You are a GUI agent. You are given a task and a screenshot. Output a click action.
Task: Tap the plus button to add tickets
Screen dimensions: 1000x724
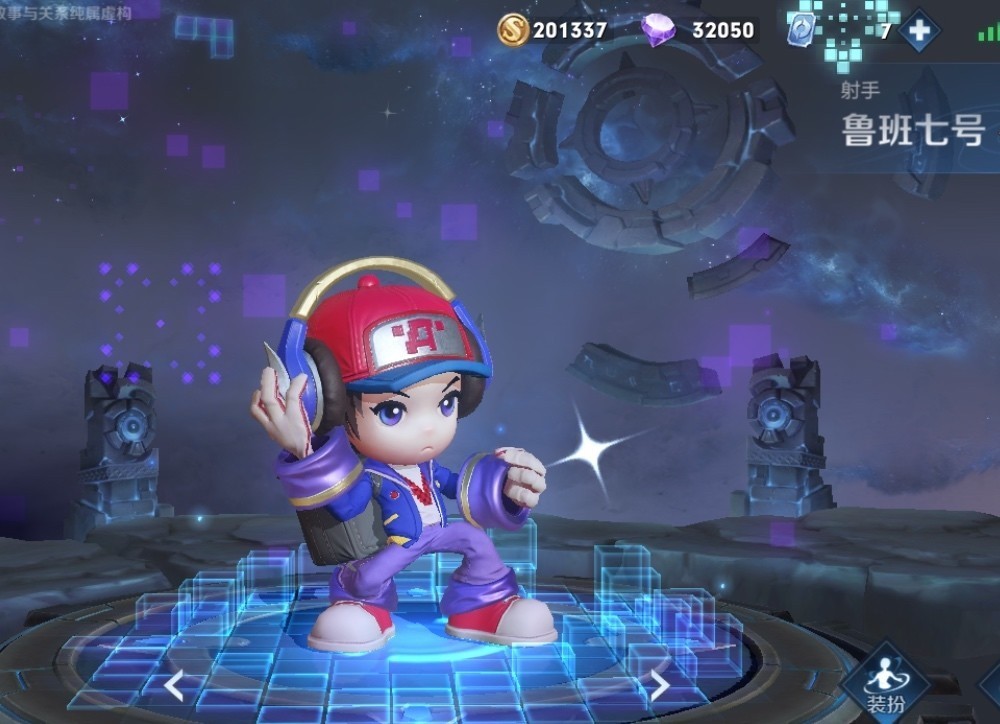tap(918, 30)
